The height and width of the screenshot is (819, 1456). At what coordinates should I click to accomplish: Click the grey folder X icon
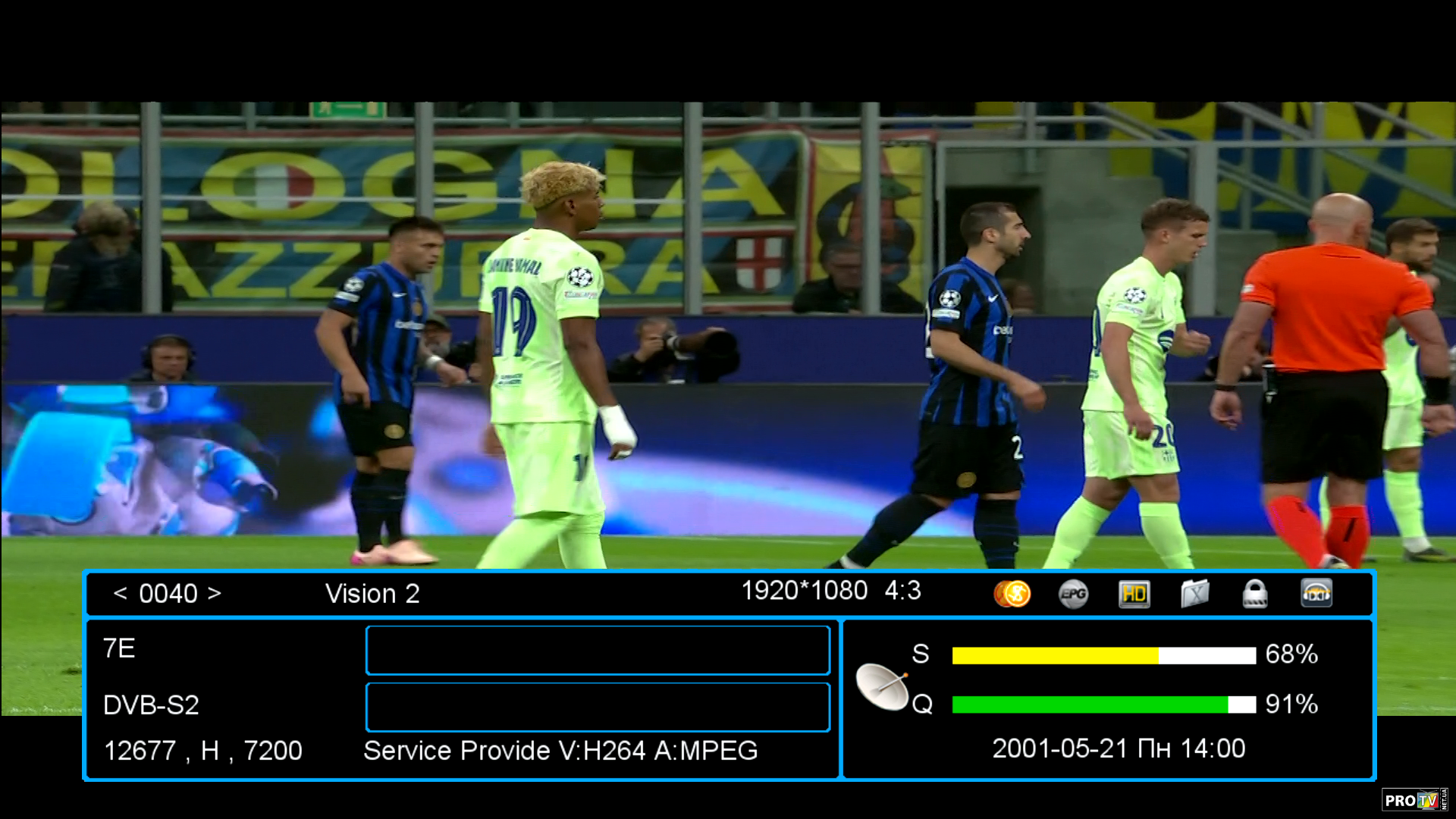[1194, 594]
